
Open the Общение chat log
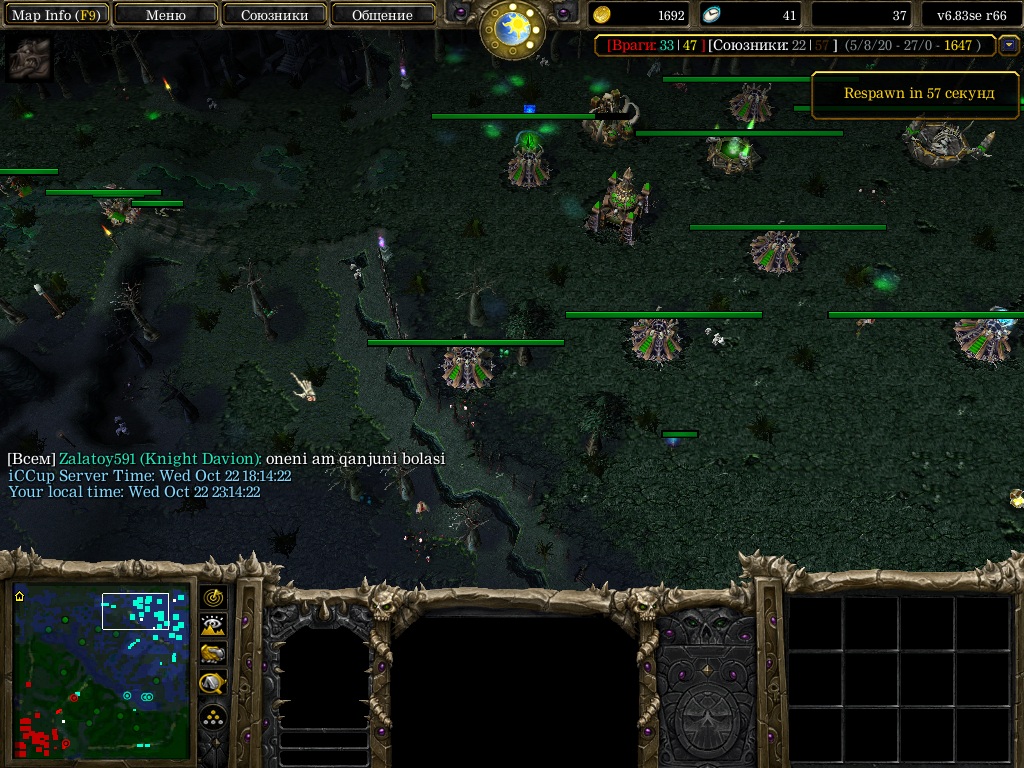tap(382, 15)
